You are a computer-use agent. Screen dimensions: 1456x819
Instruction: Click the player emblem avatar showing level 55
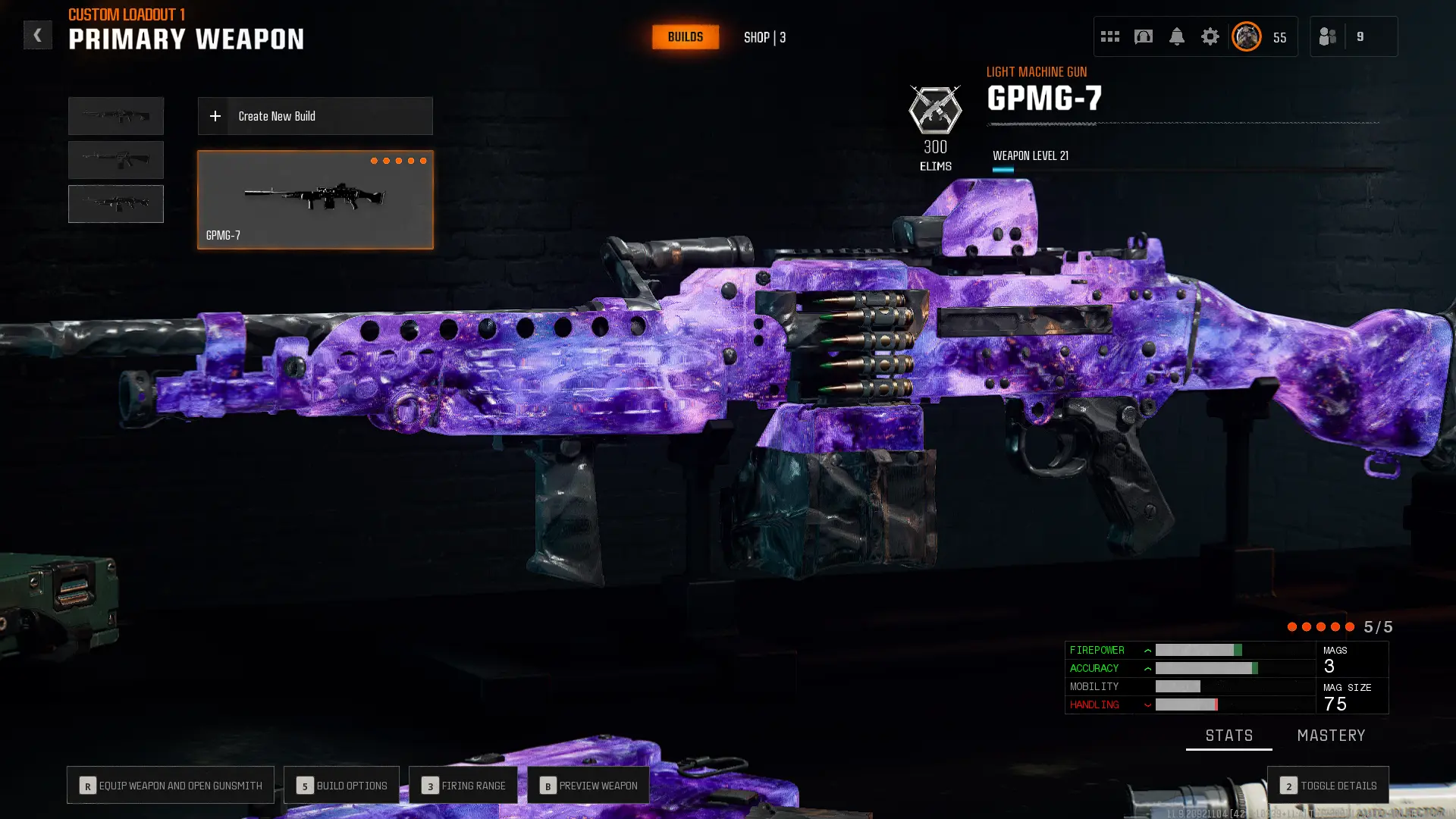[1246, 36]
